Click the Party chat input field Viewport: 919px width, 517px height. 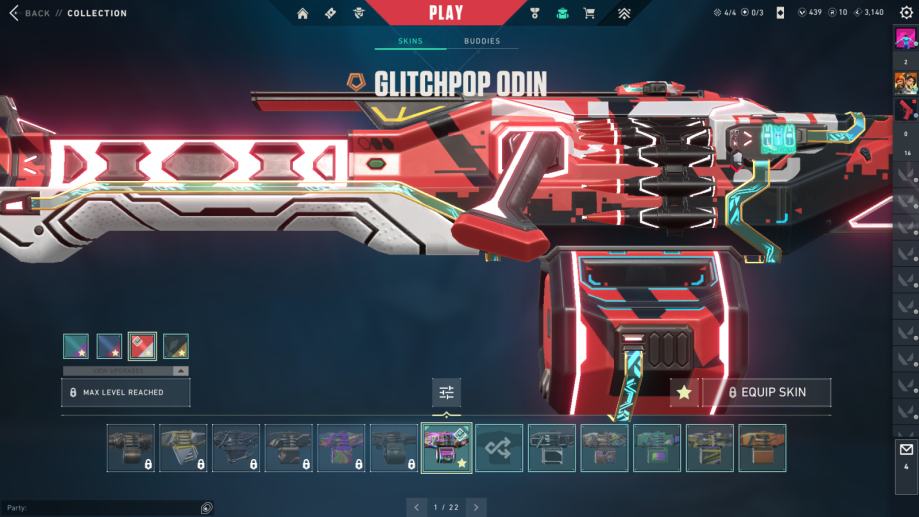(100, 508)
